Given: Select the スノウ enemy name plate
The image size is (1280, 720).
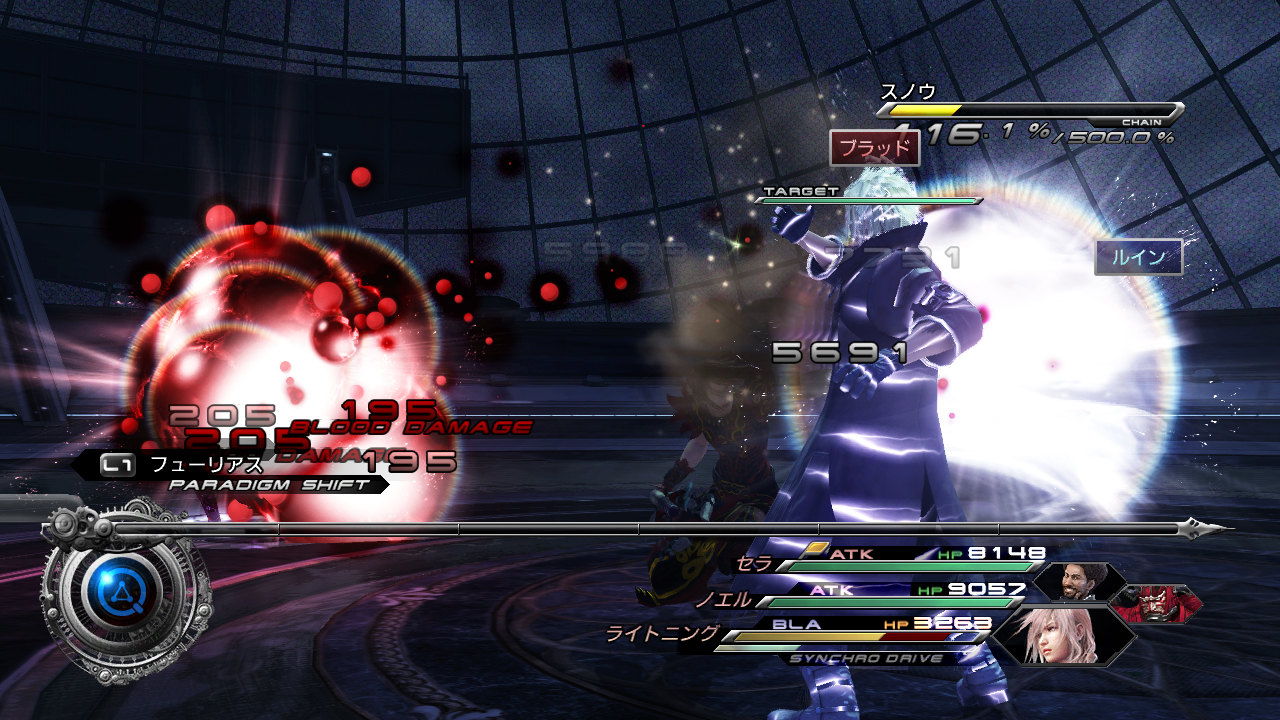Looking at the screenshot, I should pyautogui.click(x=908, y=92).
